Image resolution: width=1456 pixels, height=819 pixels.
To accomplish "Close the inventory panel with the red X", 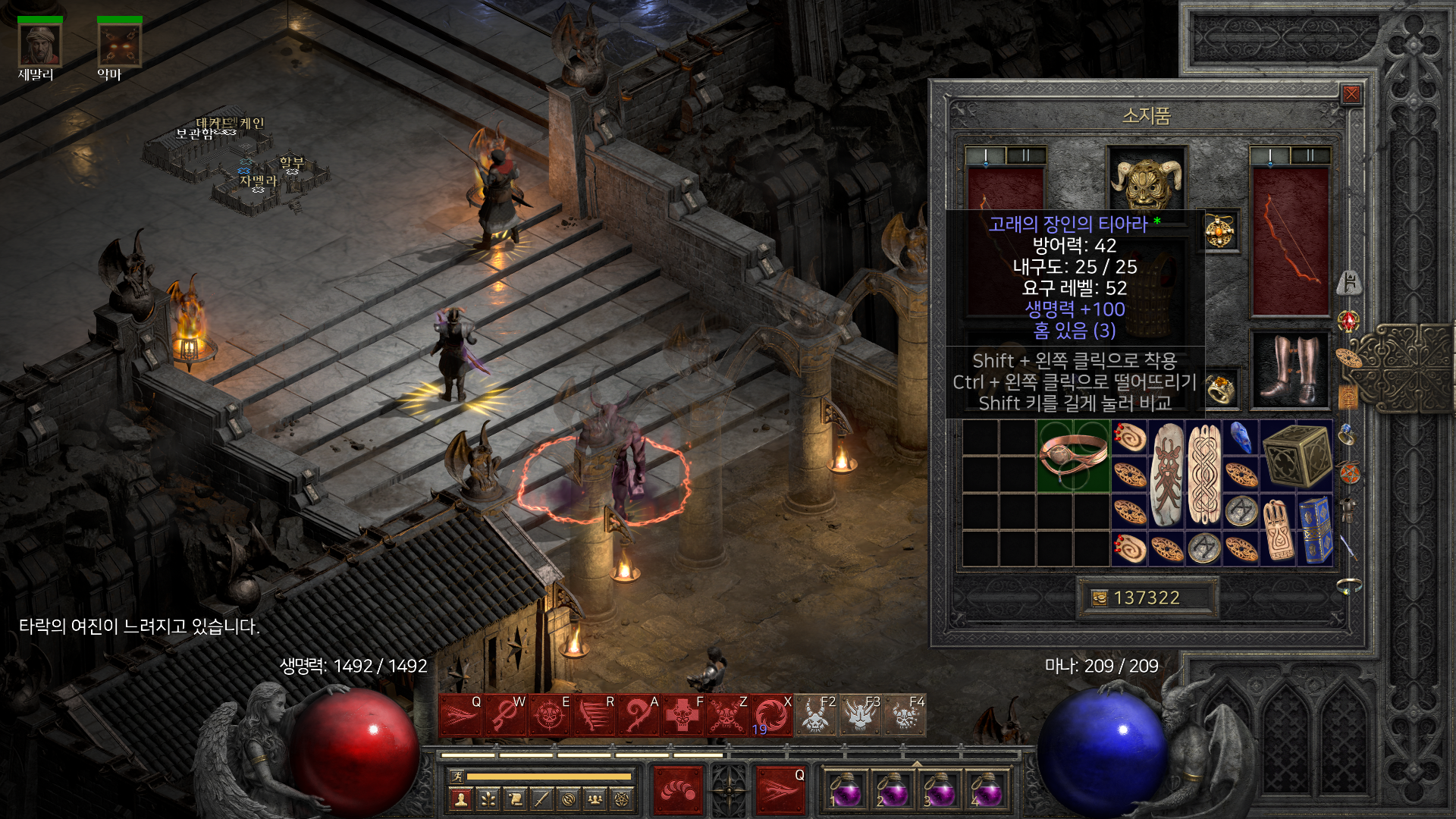I will (1351, 94).
